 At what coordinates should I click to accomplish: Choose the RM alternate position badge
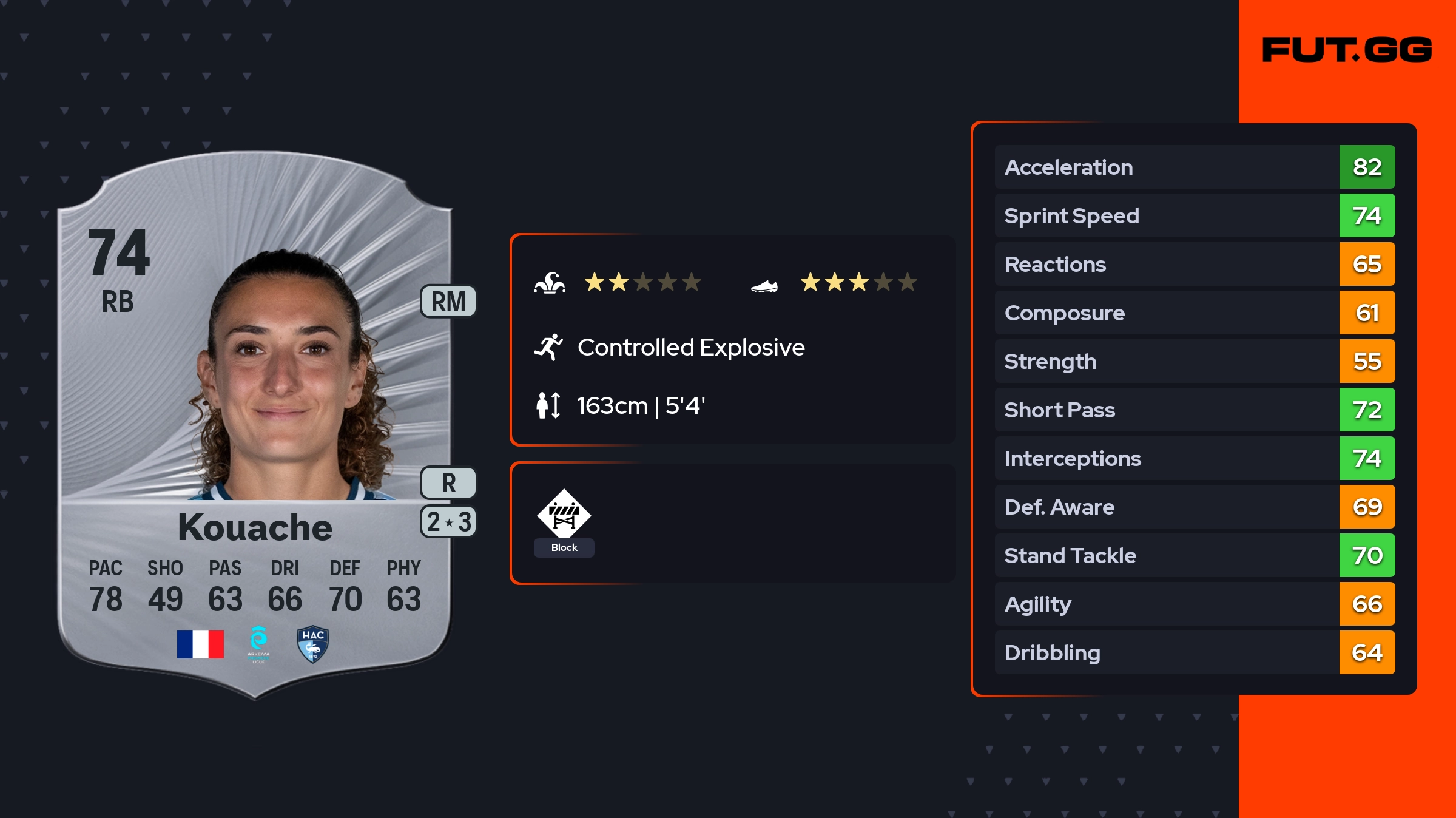click(x=448, y=302)
